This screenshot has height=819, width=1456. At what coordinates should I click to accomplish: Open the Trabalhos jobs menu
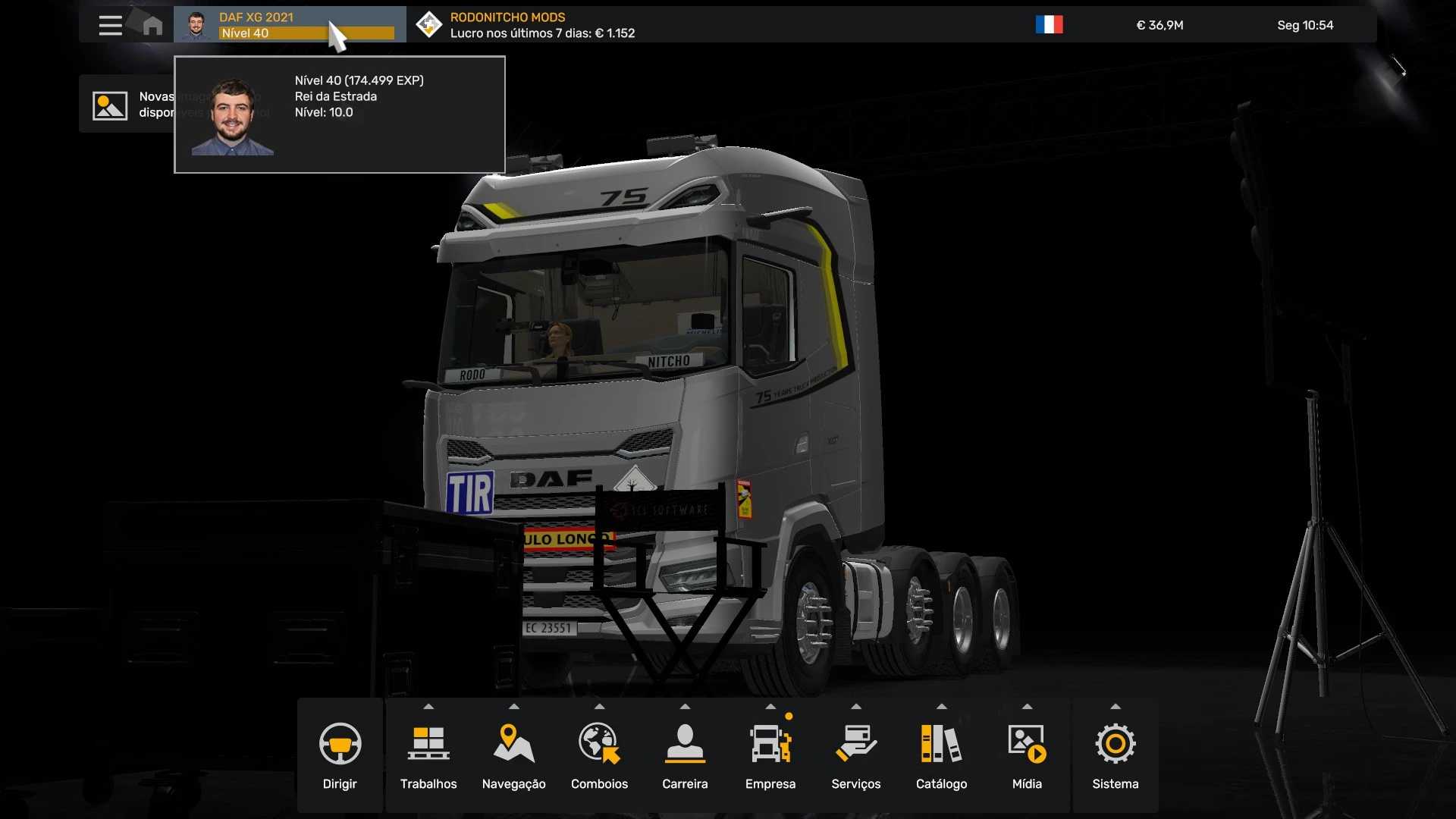point(428,755)
